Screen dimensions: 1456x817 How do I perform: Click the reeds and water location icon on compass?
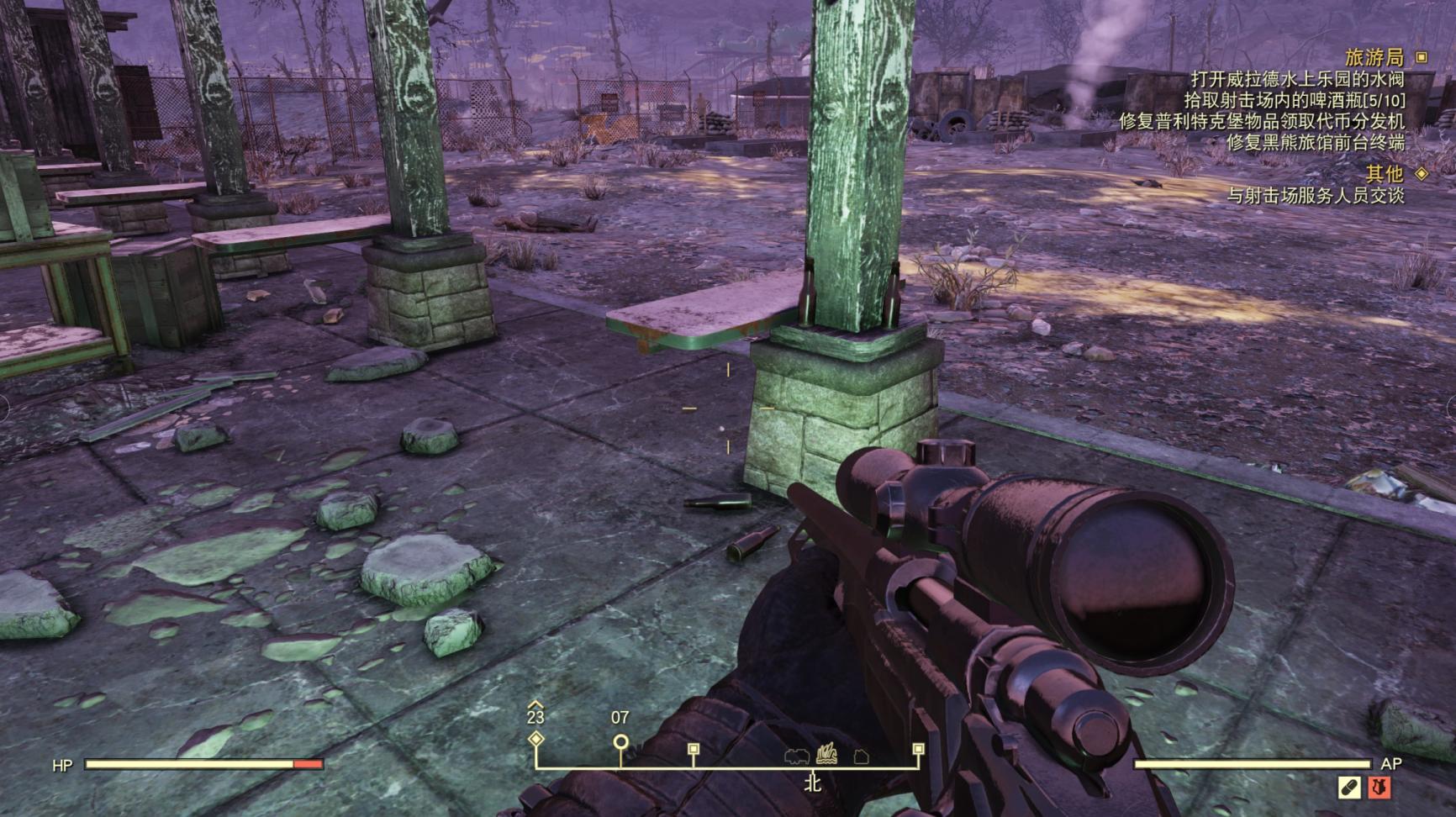pyautogui.click(x=826, y=753)
